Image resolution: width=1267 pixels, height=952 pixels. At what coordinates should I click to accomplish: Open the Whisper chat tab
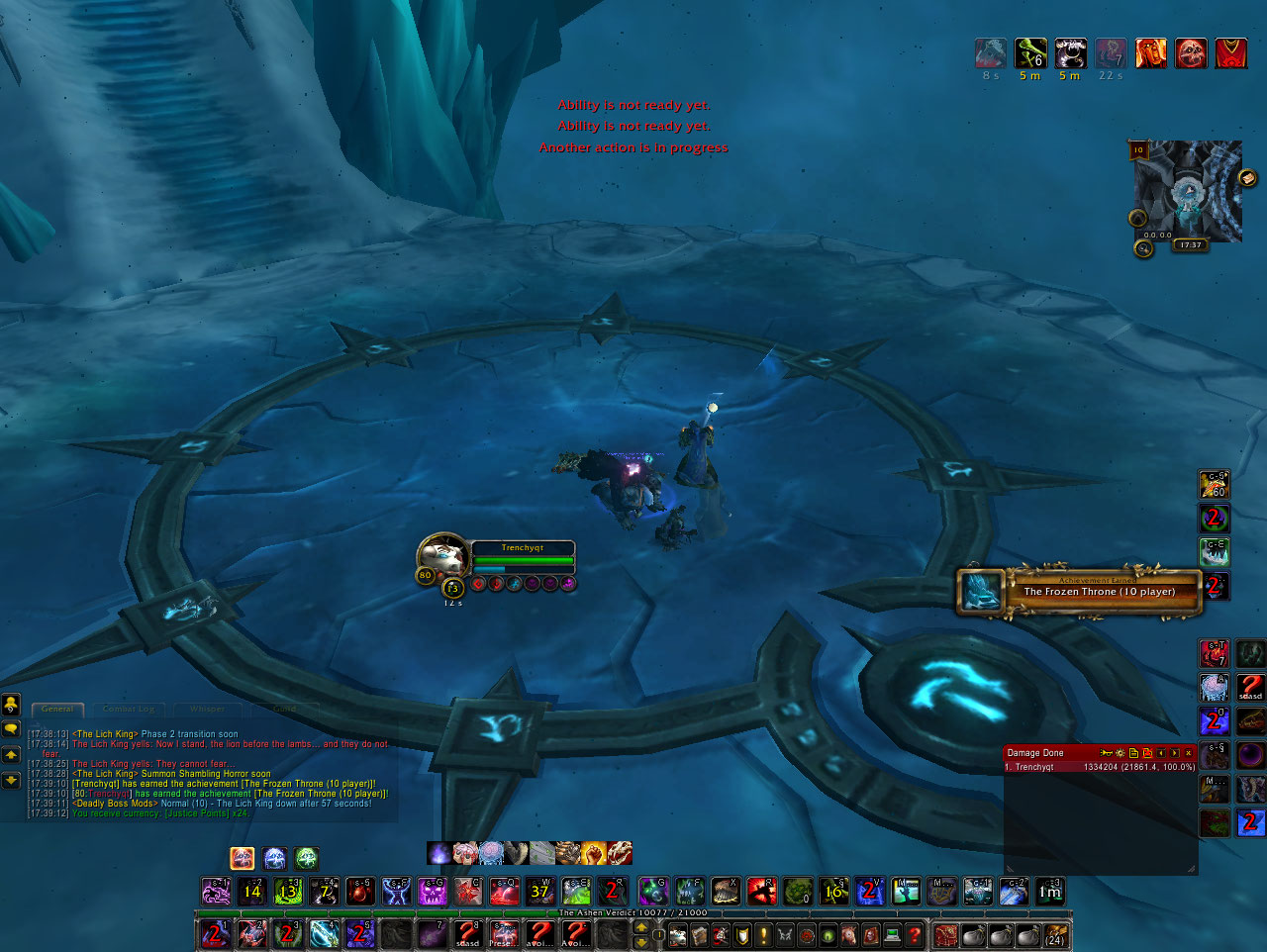coord(207,709)
